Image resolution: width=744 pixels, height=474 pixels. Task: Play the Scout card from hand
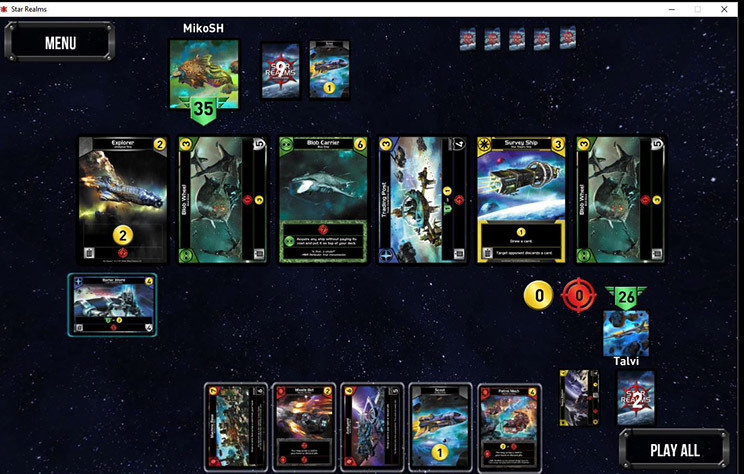(x=440, y=427)
